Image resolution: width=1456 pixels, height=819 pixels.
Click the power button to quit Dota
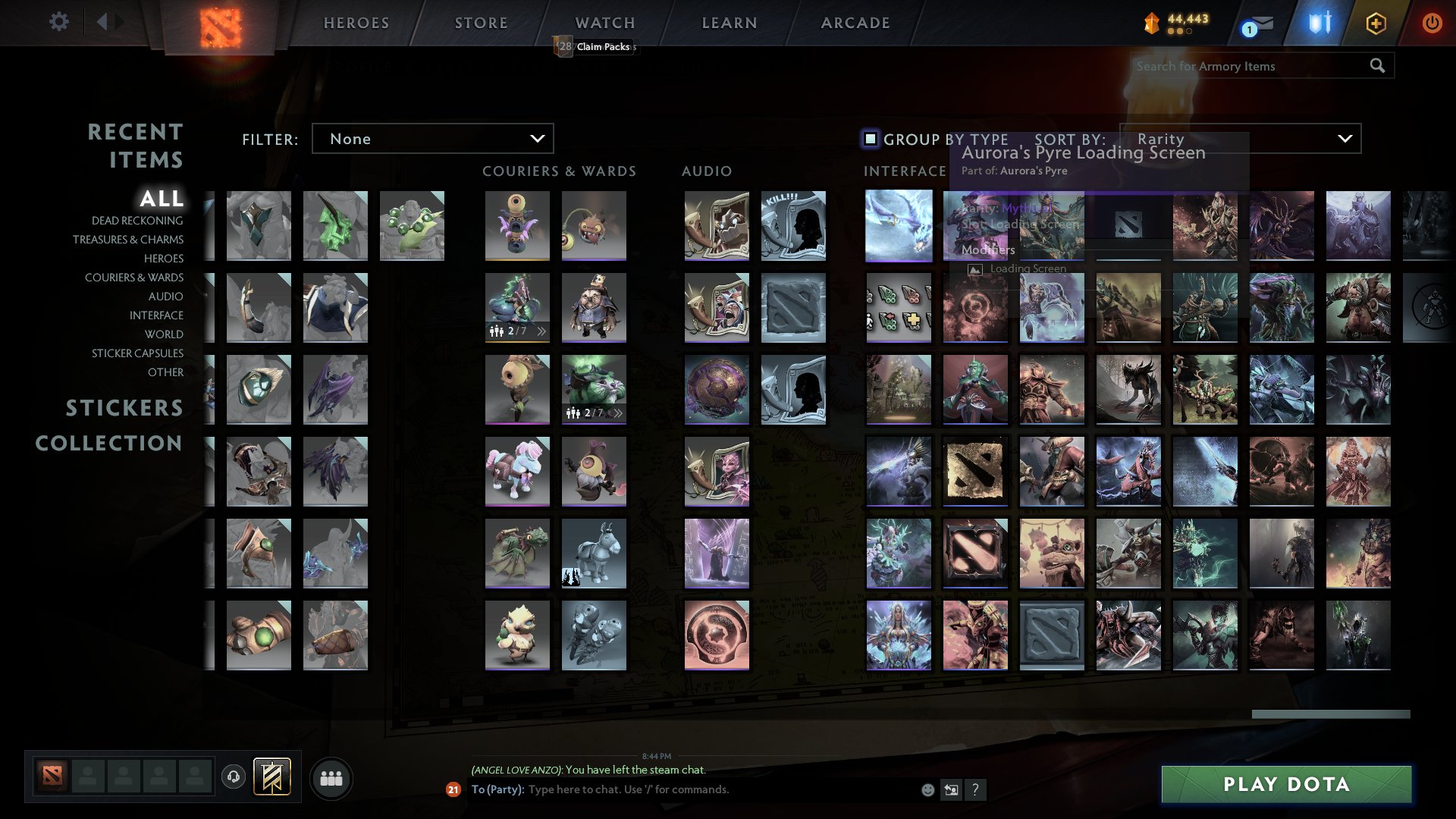click(x=1432, y=23)
